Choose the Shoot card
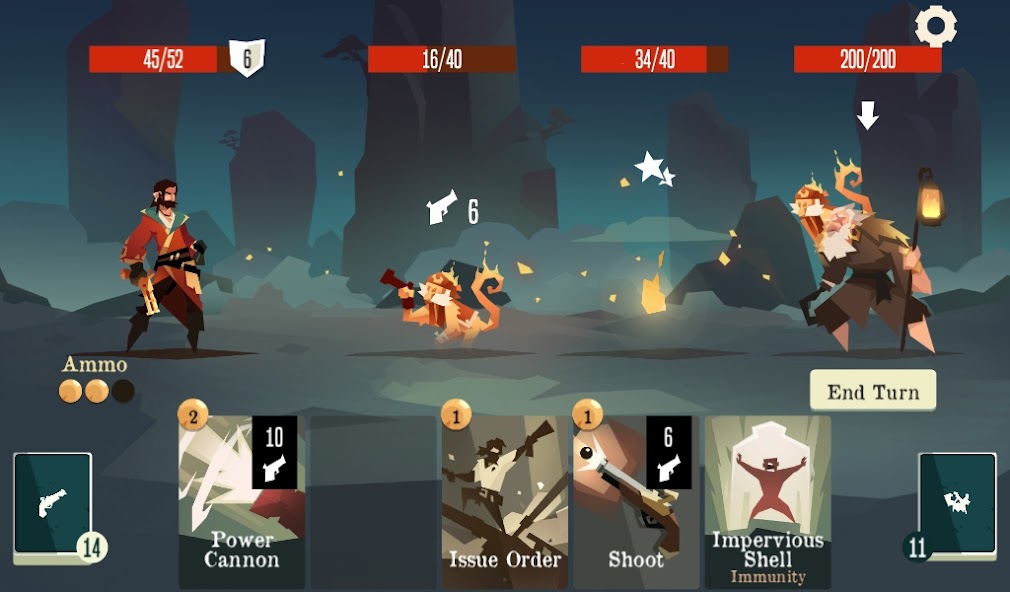The image size is (1010, 592). click(636, 500)
